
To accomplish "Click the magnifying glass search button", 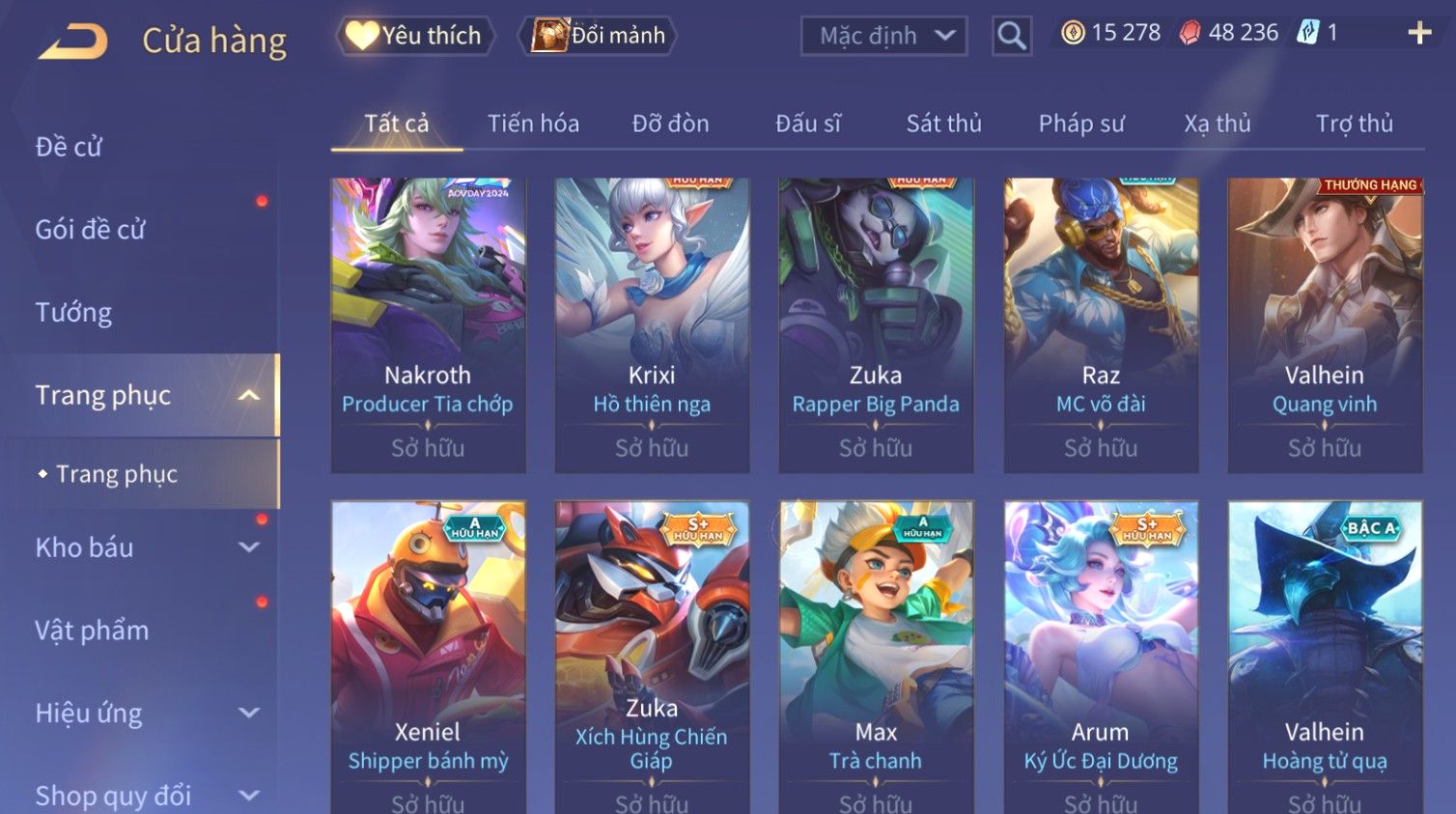I will [1011, 36].
